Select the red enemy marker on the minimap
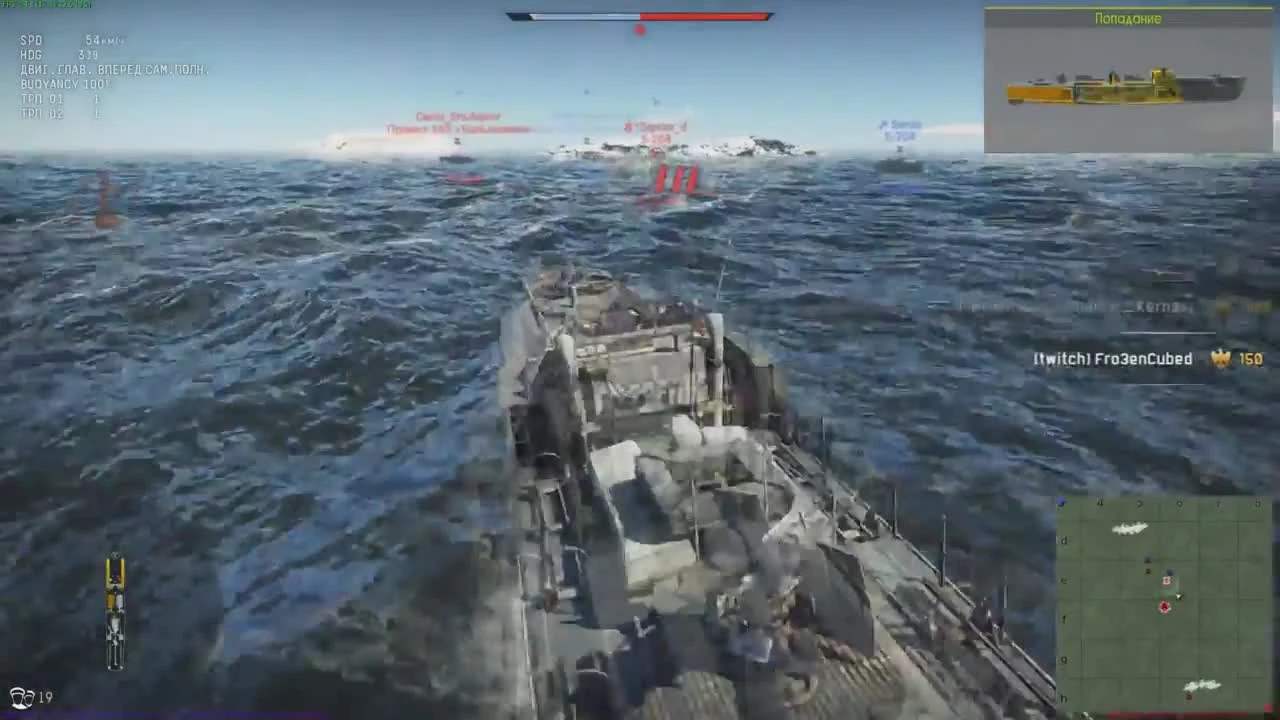This screenshot has height=720, width=1280. tap(1164, 607)
